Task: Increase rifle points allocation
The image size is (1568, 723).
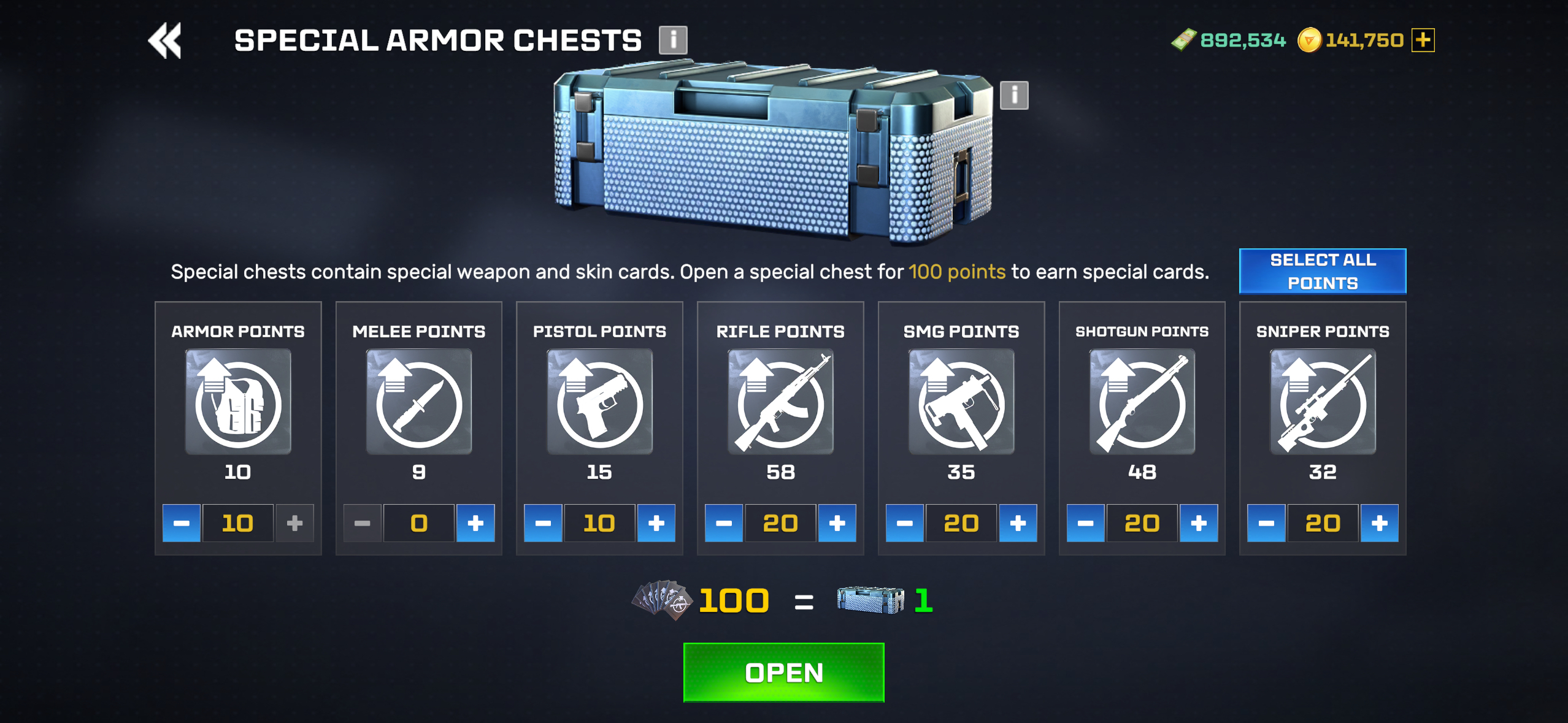Action: point(837,523)
